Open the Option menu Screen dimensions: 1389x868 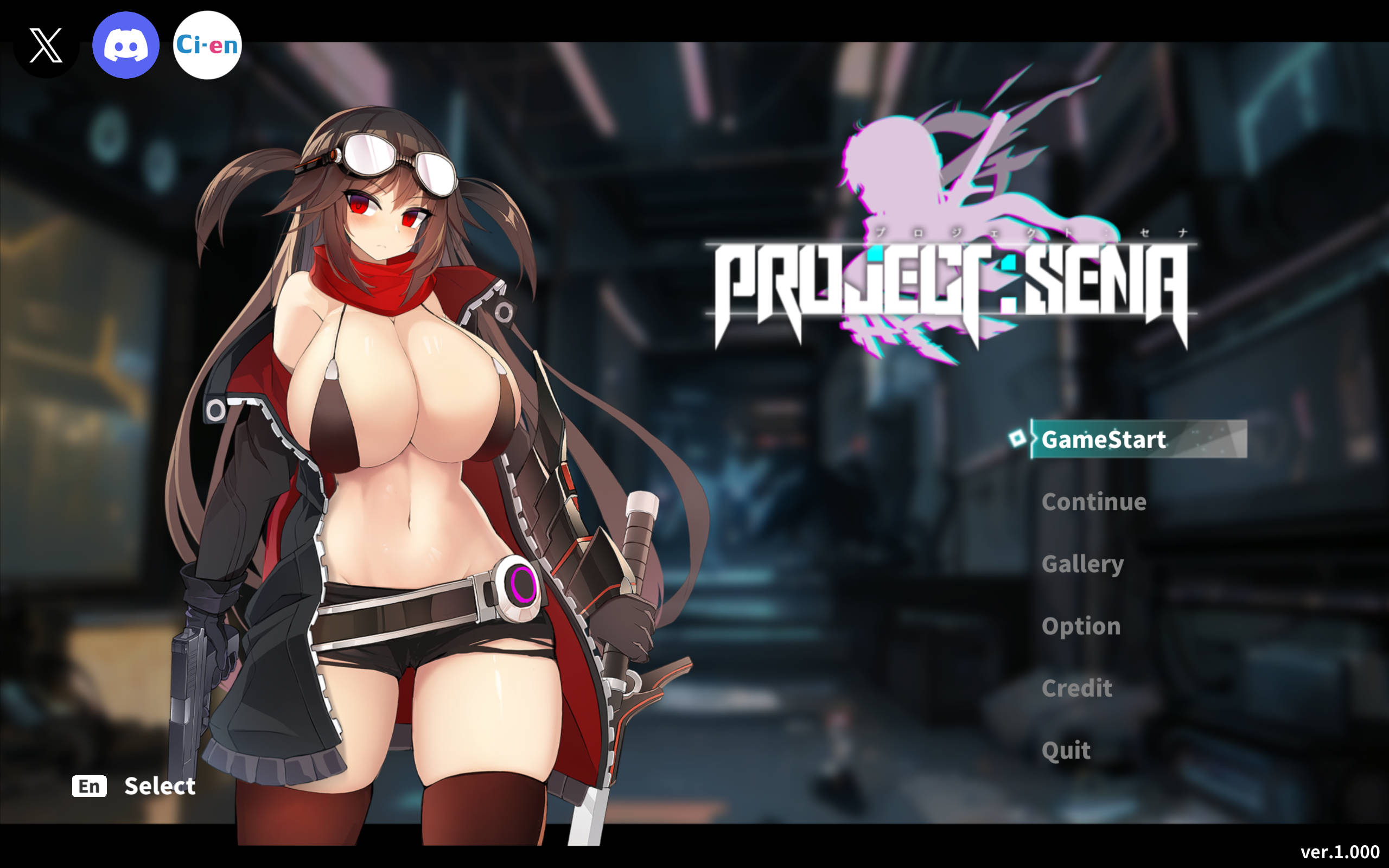coord(1081,626)
